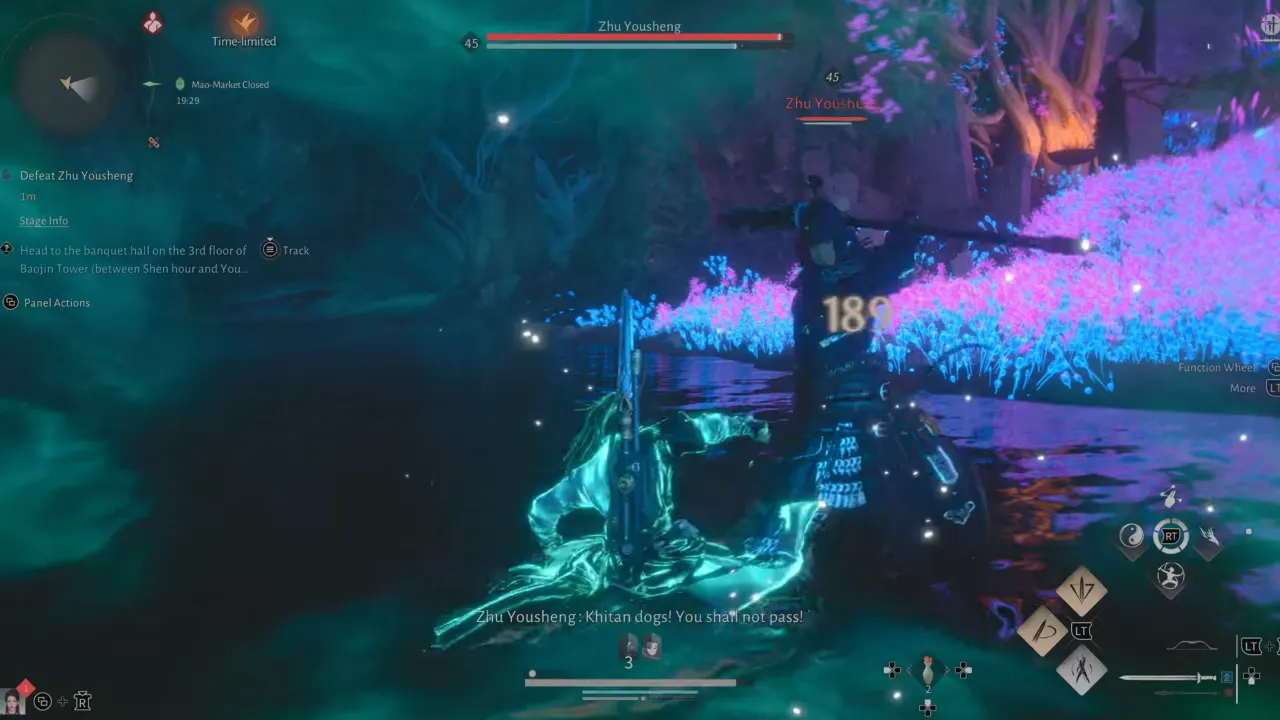The image size is (1280, 720).
Task: Click the Defeat Zhu Yousheng quest entry
Action: pos(76,176)
